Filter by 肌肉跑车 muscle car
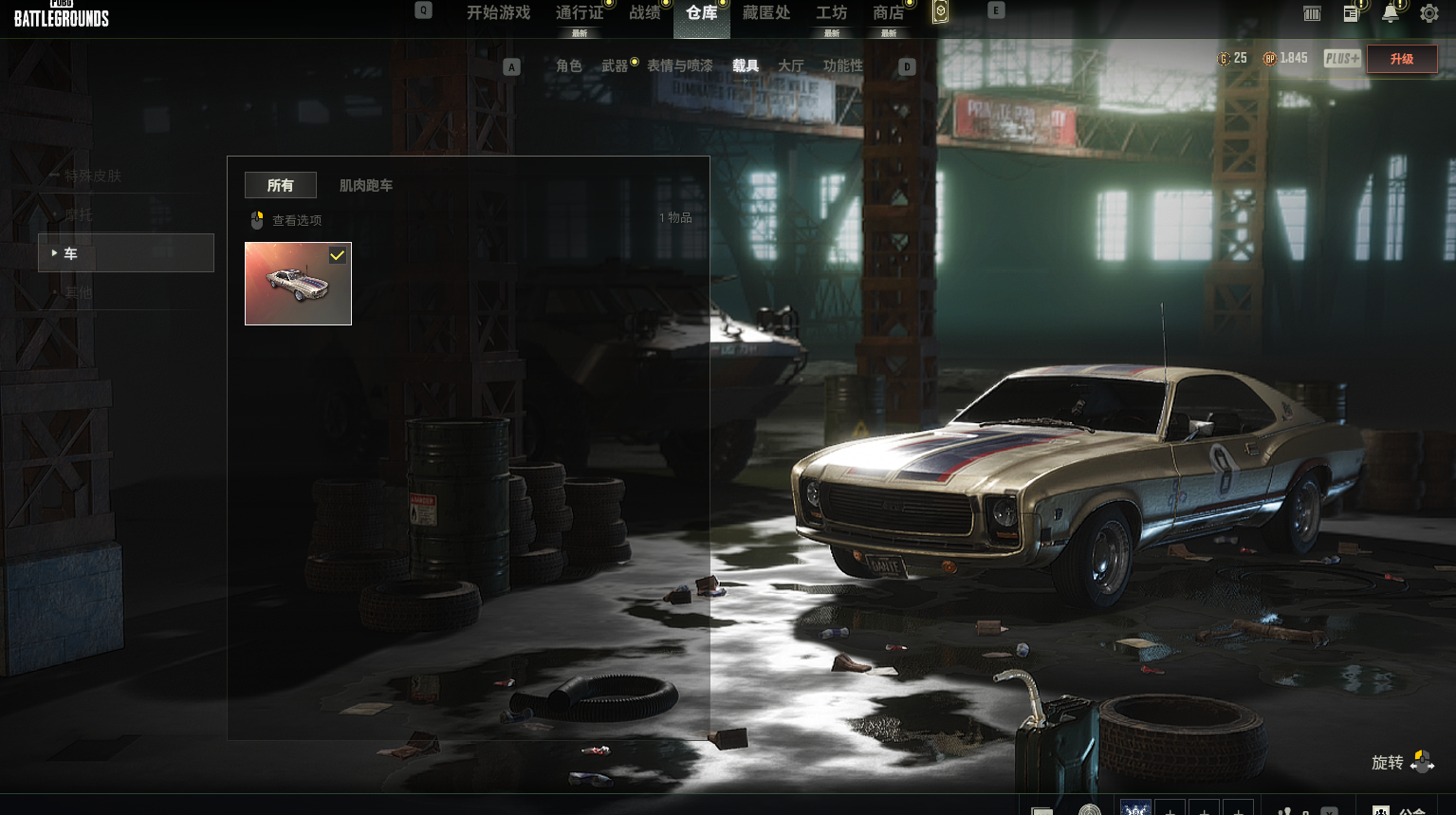Image resolution: width=1456 pixels, height=815 pixels. pos(366,186)
